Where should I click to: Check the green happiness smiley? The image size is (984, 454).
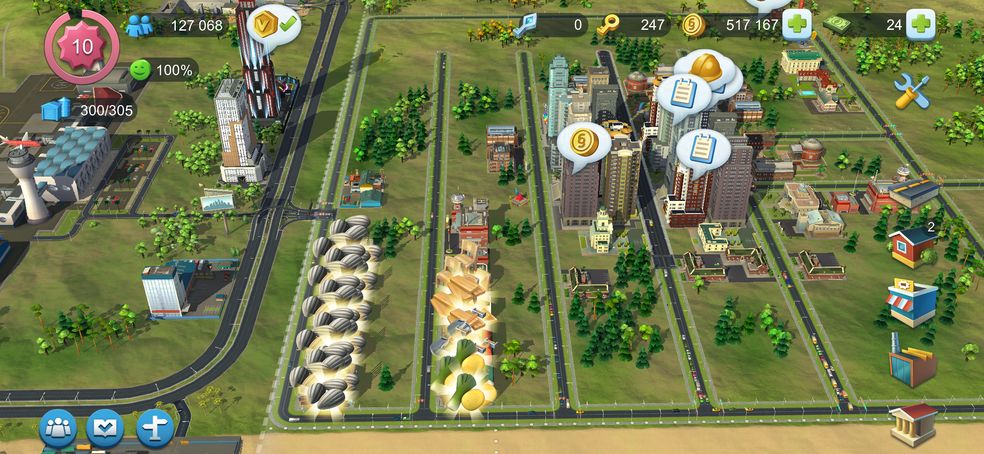pyautogui.click(x=142, y=70)
